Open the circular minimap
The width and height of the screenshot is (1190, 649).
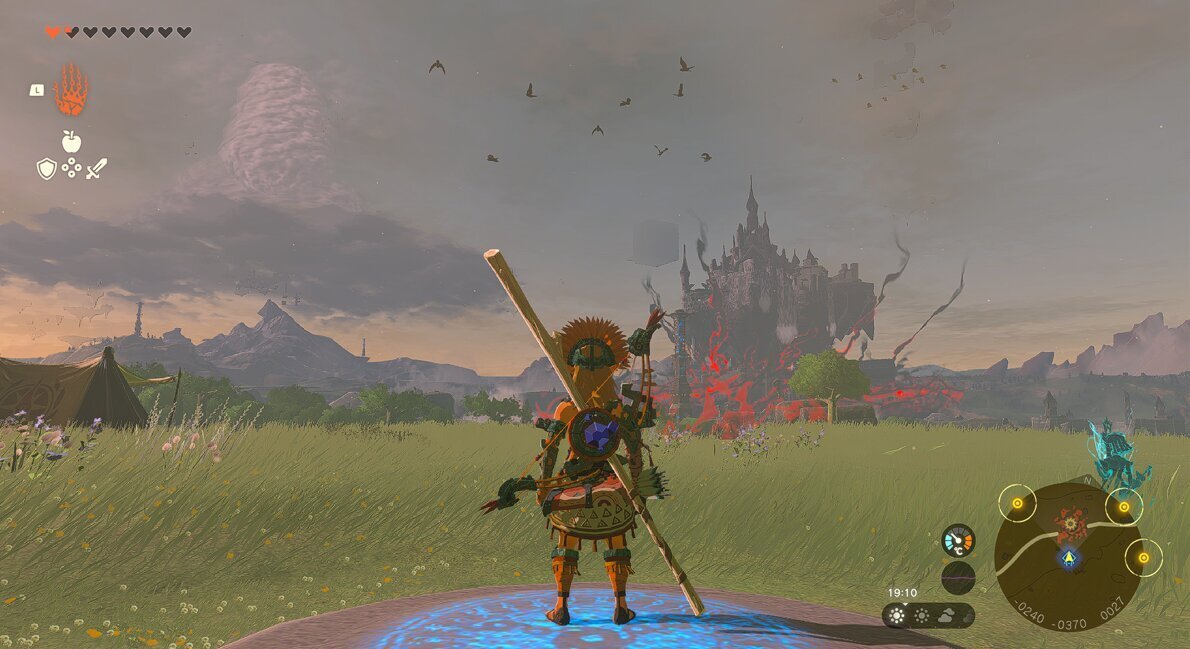pyautogui.click(x=1068, y=557)
